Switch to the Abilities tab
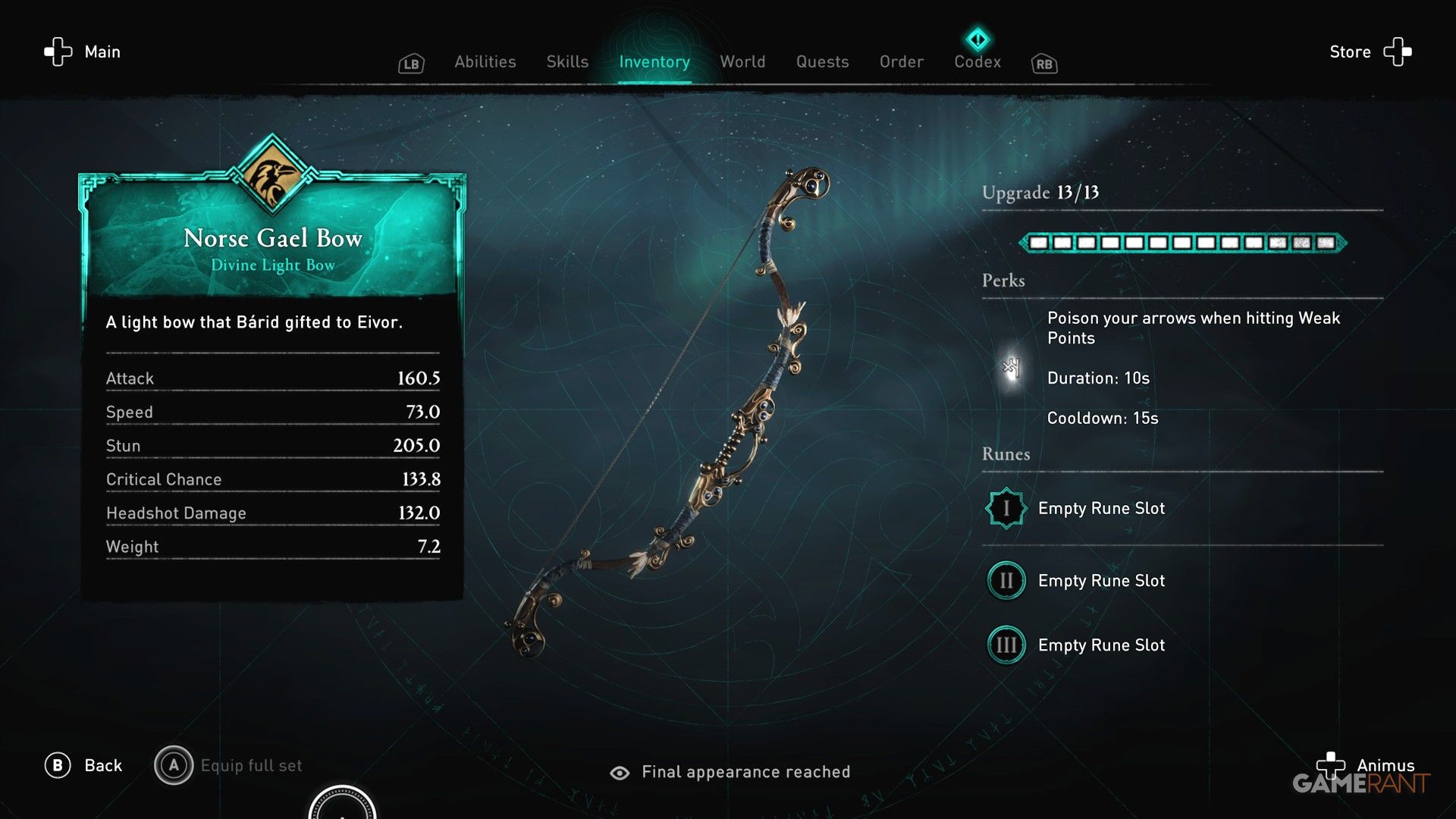Screen dimensions: 1456x819 tap(485, 61)
